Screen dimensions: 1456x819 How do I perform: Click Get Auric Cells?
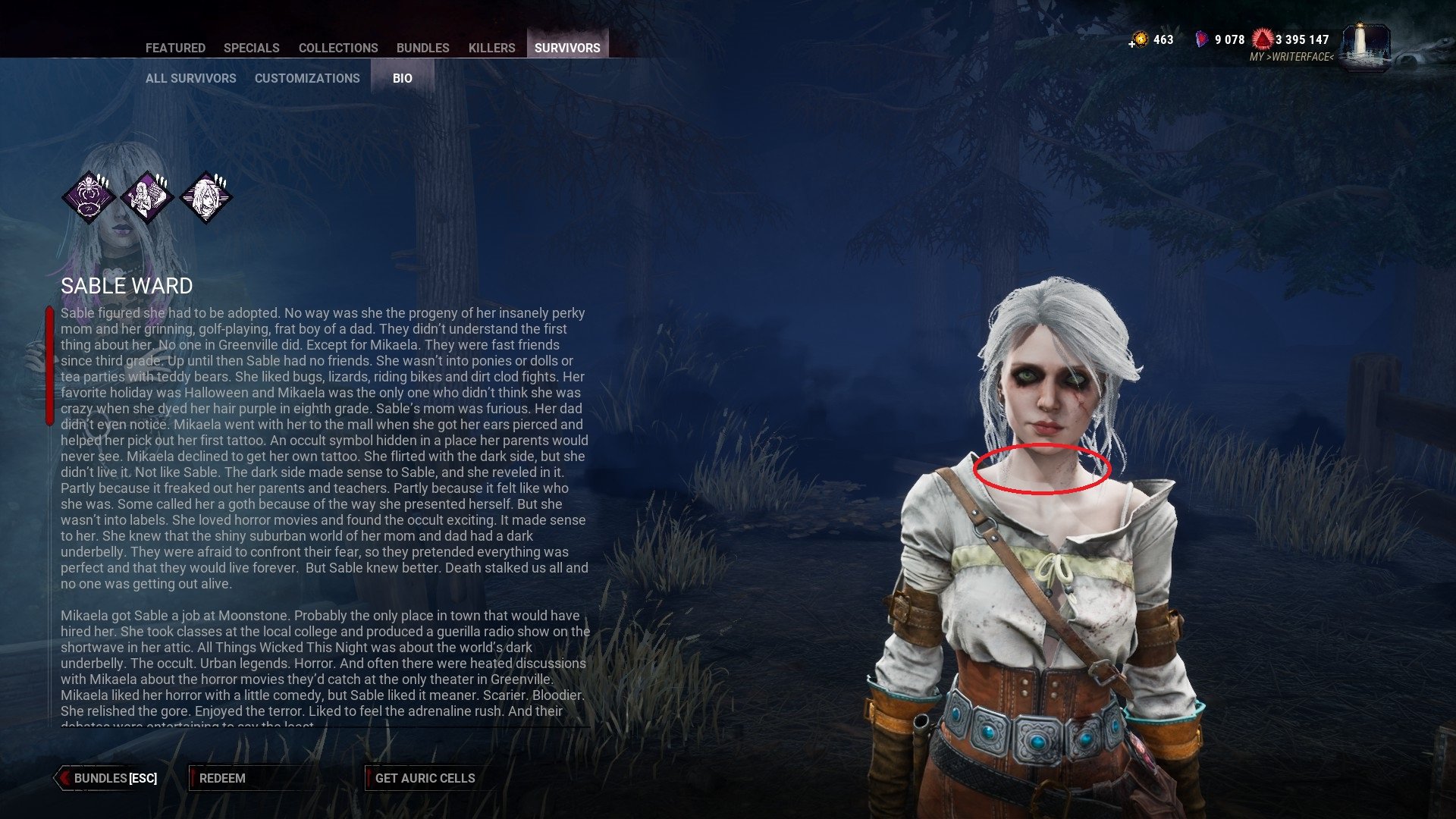coord(425,778)
